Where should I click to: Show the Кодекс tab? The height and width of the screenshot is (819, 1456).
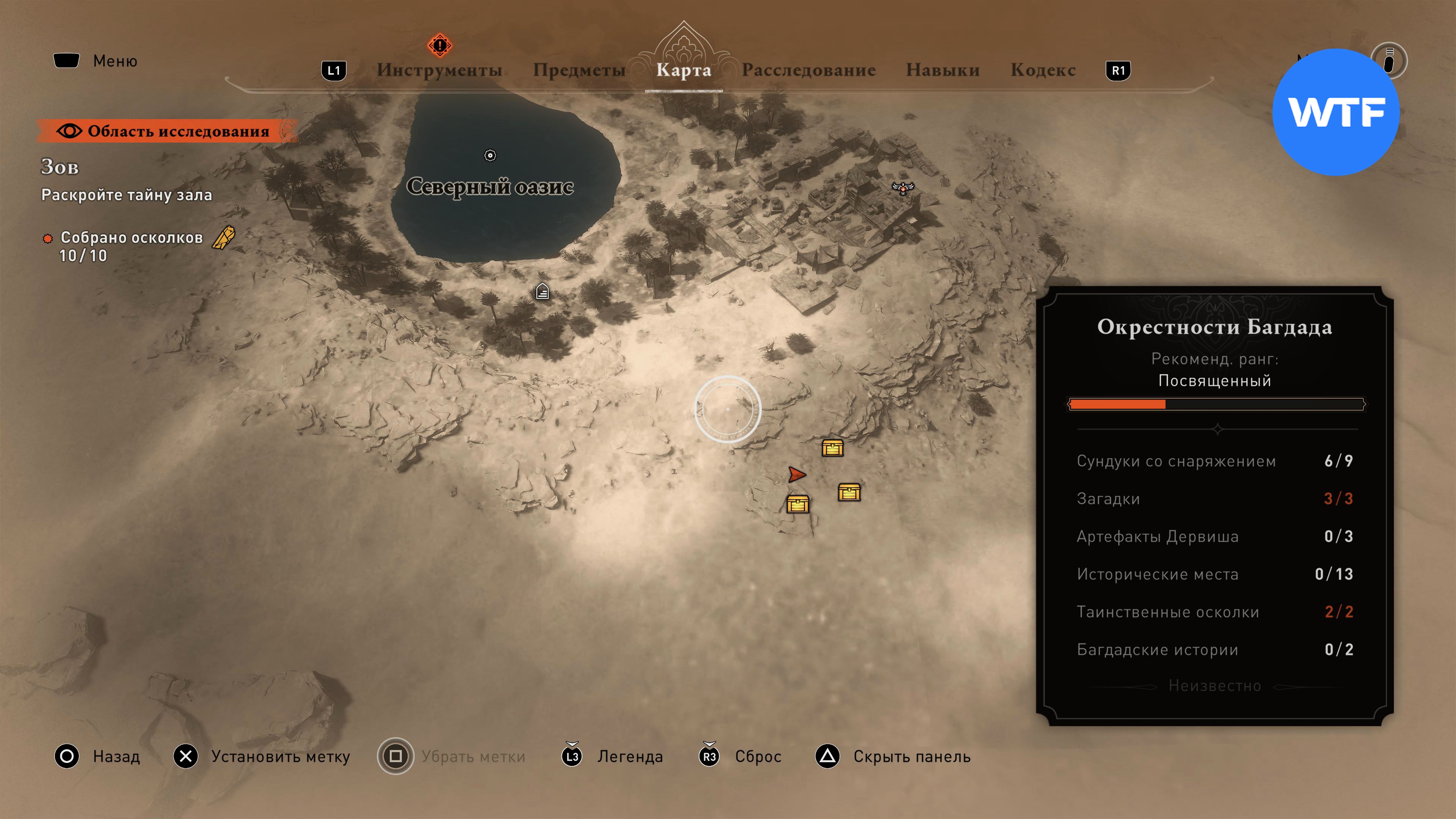1042,70
